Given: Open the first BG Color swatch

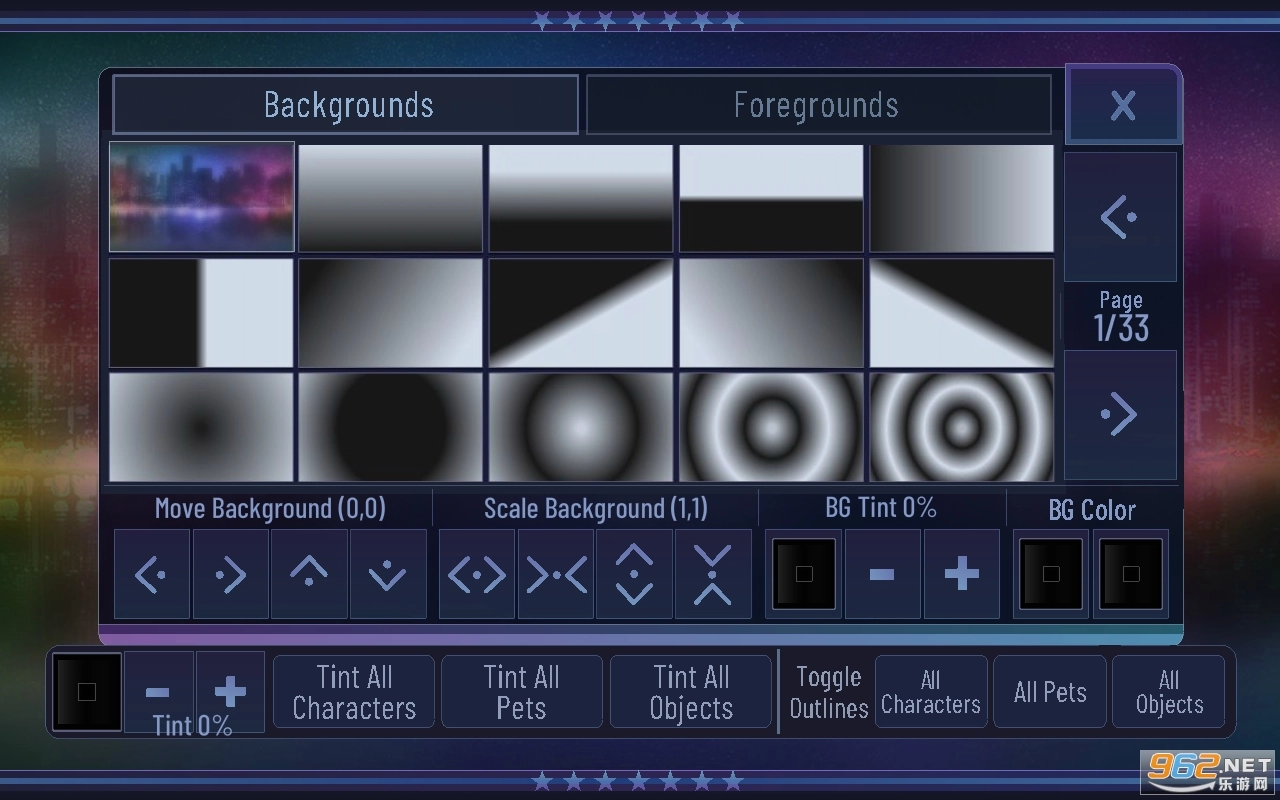Looking at the screenshot, I should tap(1050, 574).
